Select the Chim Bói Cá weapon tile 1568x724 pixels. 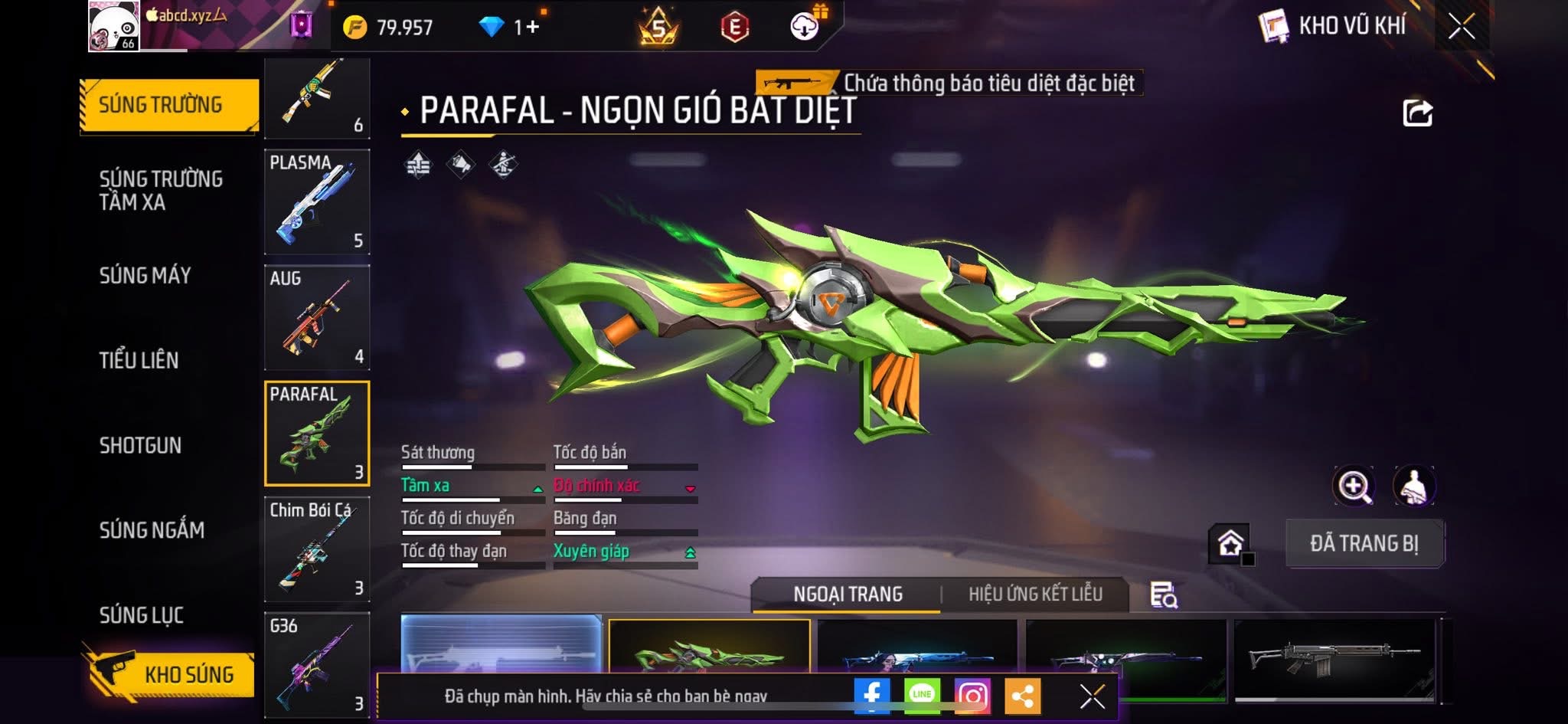(317, 549)
